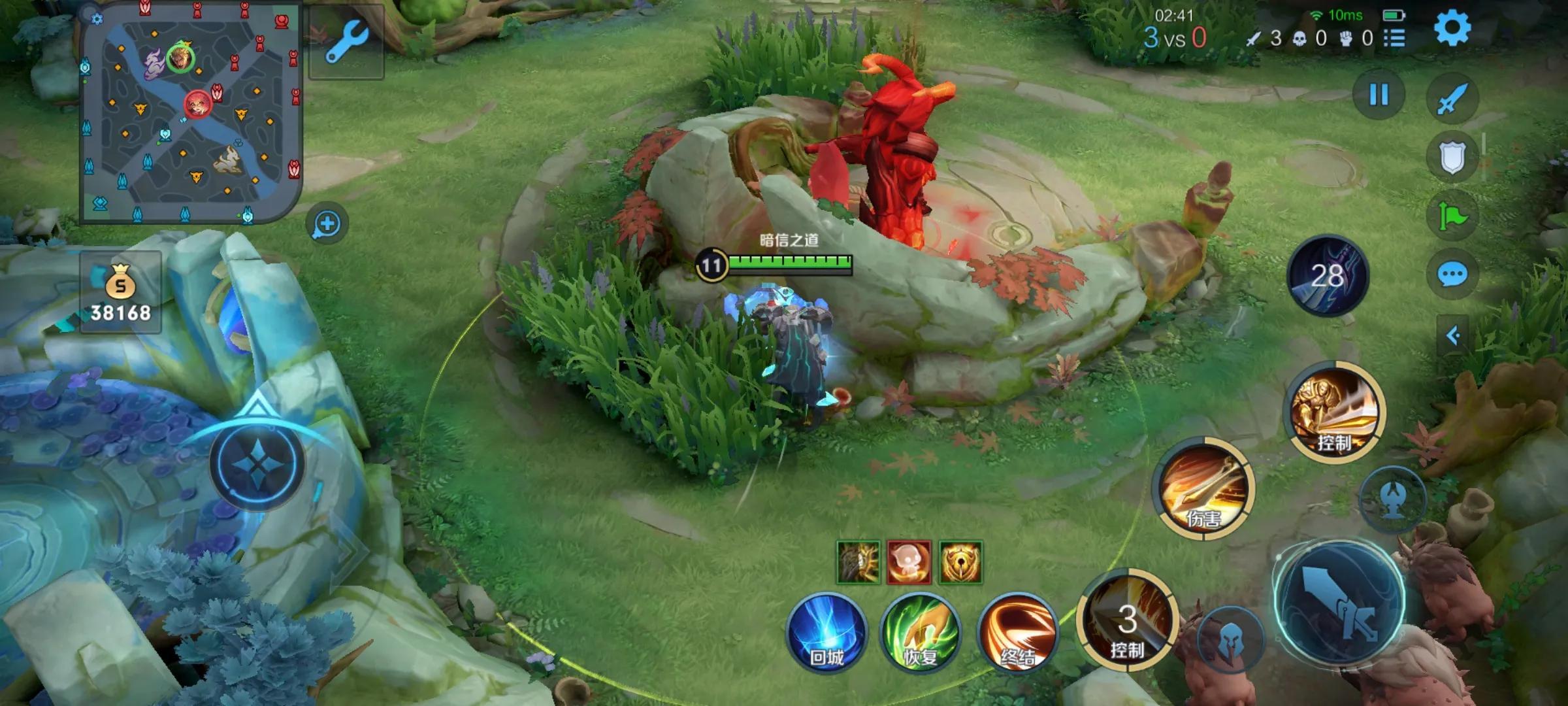Image resolution: width=1568 pixels, height=706 pixels.
Task: Open the gold coin shop
Action: (121, 293)
